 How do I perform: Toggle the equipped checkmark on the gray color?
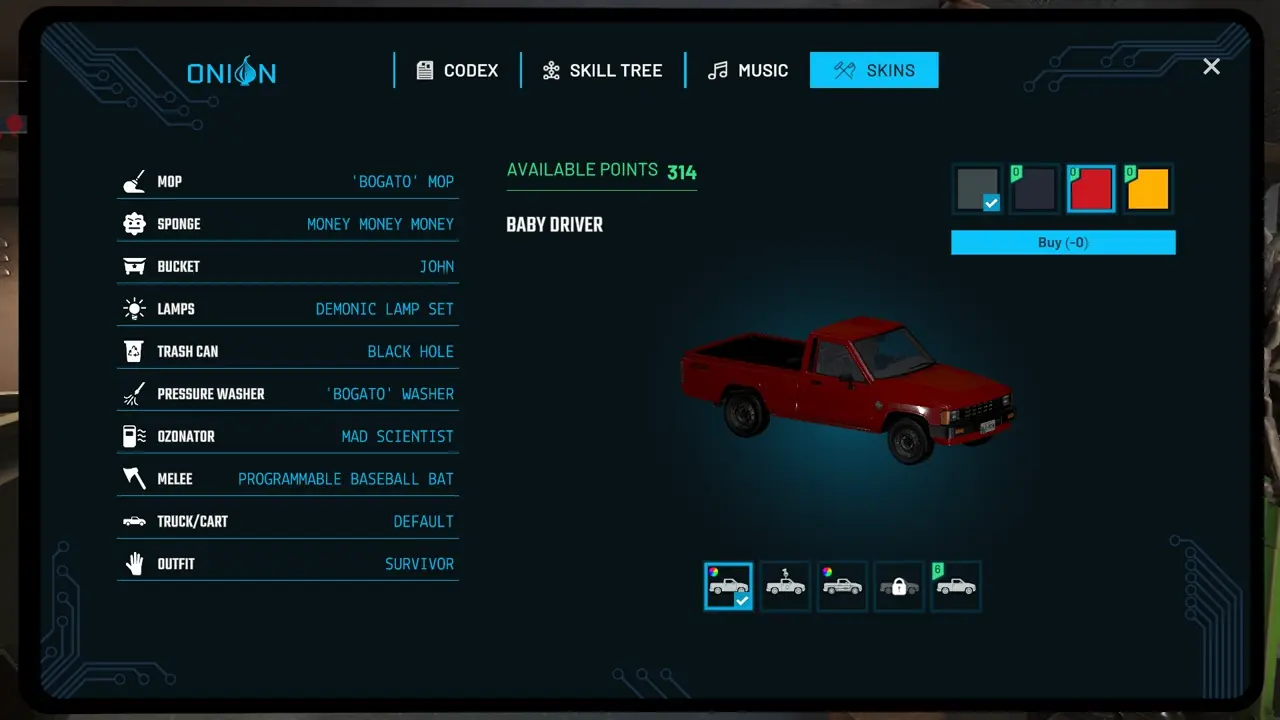[991, 203]
